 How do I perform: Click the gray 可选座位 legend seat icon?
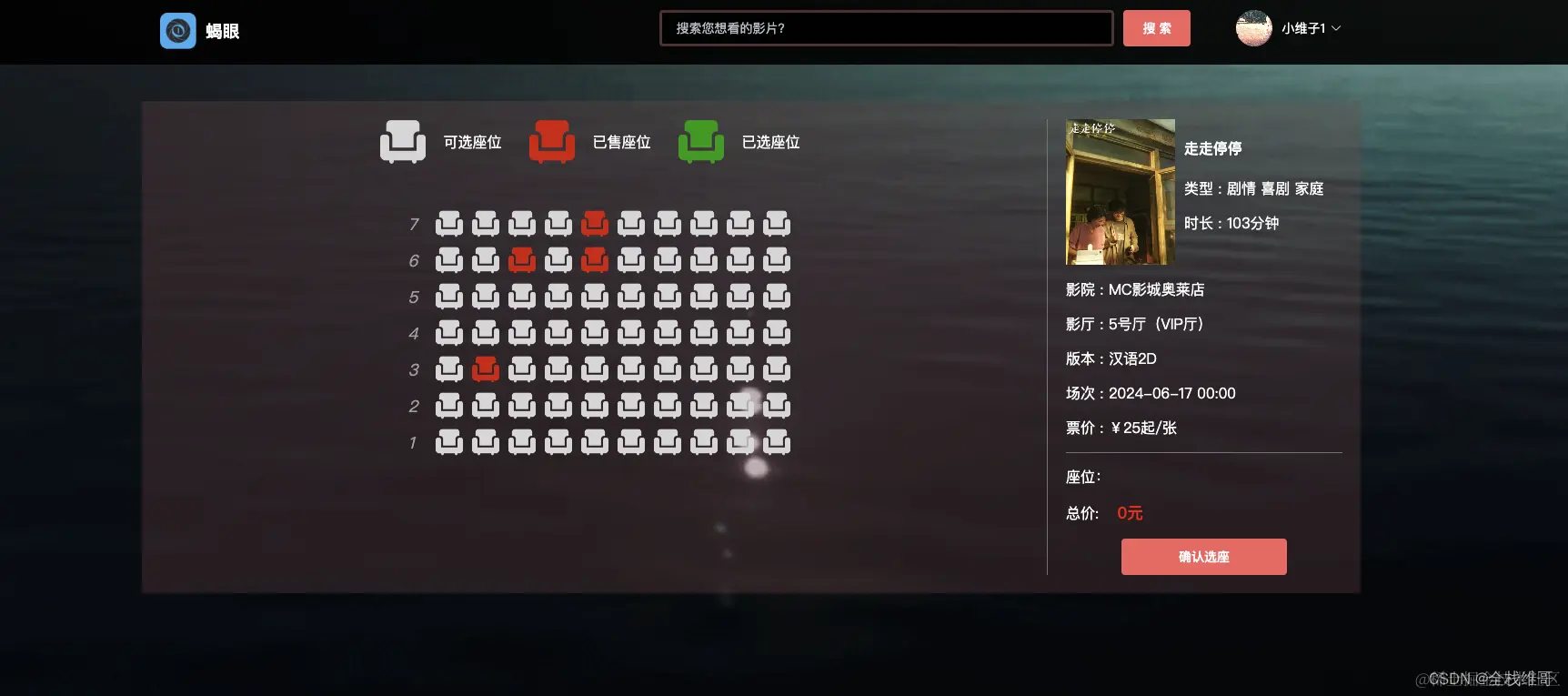pos(403,141)
